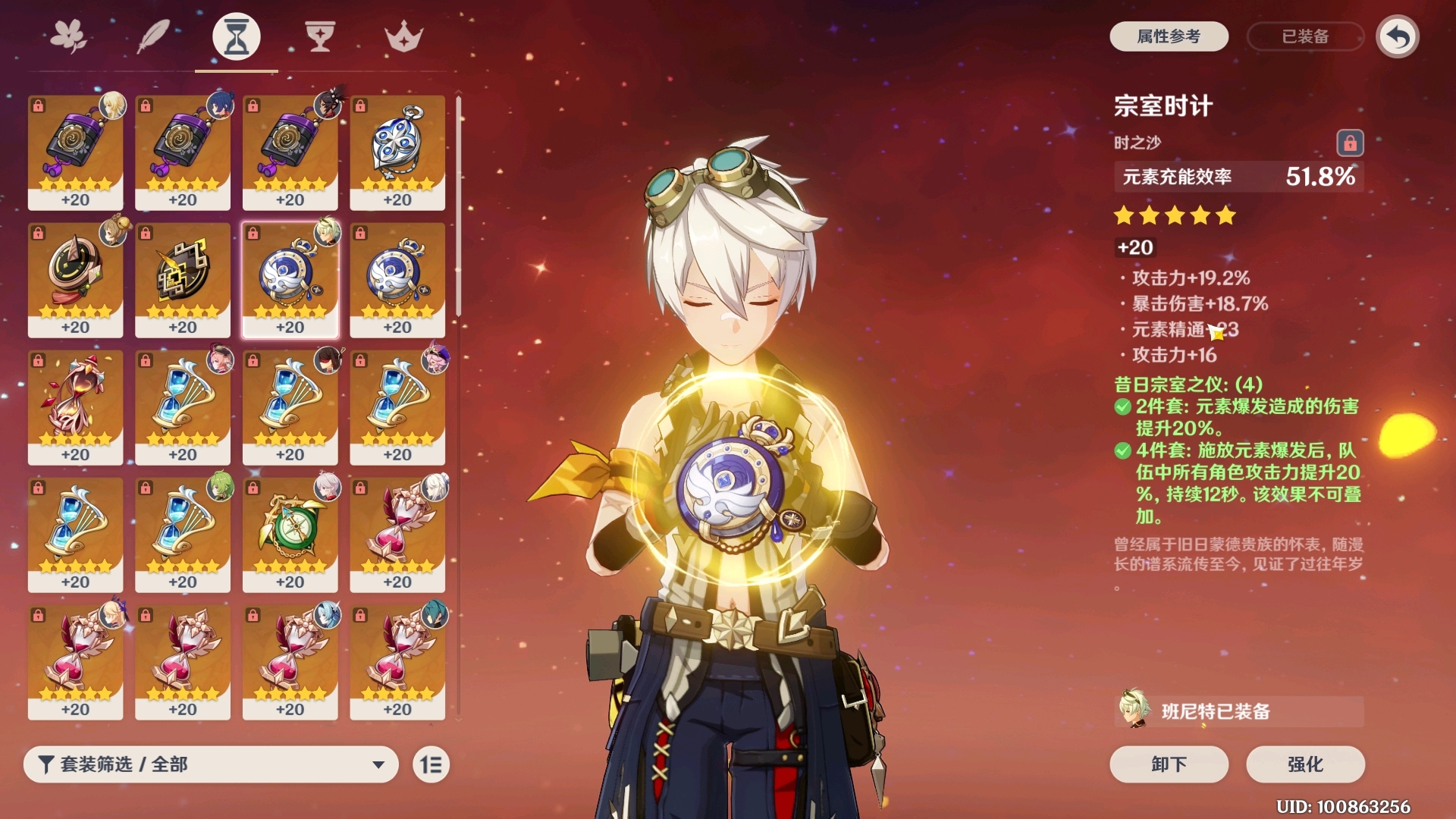The width and height of the screenshot is (1456, 819).
Task: Enhance the artifact with 强化
Action: pyautogui.click(x=1305, y=764)
